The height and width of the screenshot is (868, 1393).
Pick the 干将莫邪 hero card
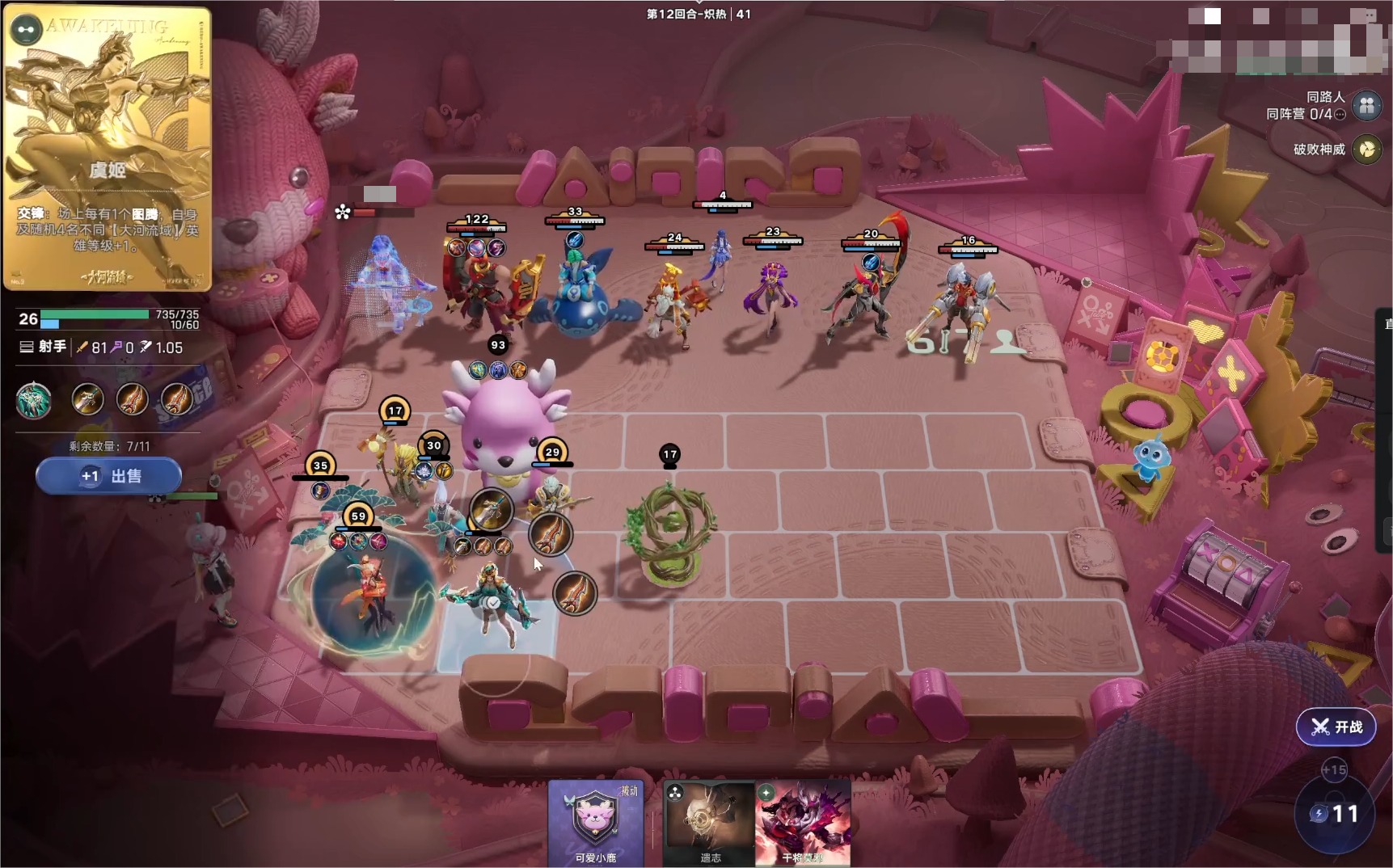pos(803,823)
